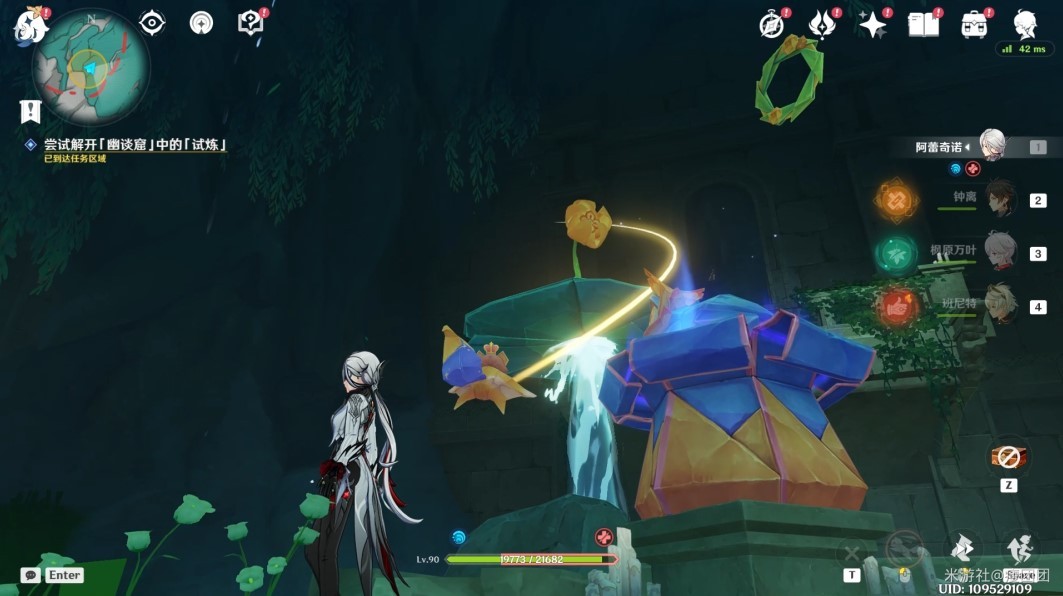
Task: Activate the sprint dash skill icon
Action: click(x=962, y=547)
